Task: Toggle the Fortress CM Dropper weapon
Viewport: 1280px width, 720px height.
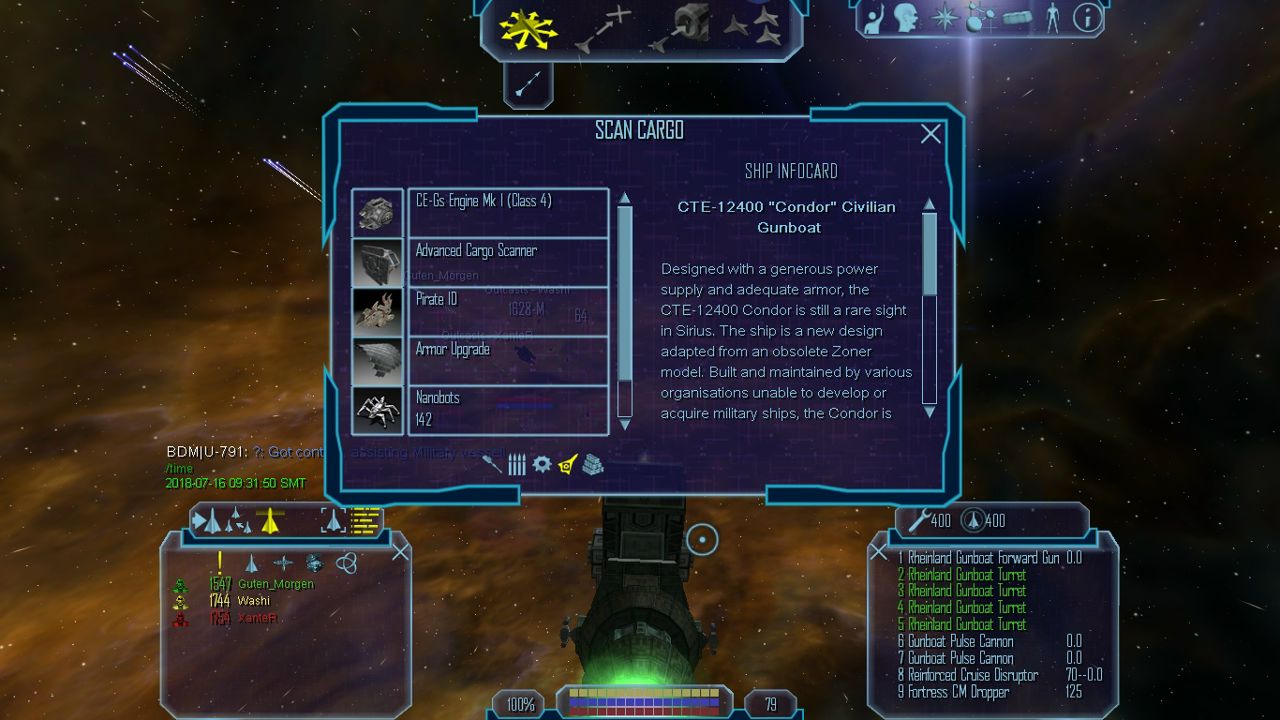Action: tap(958, 692)
